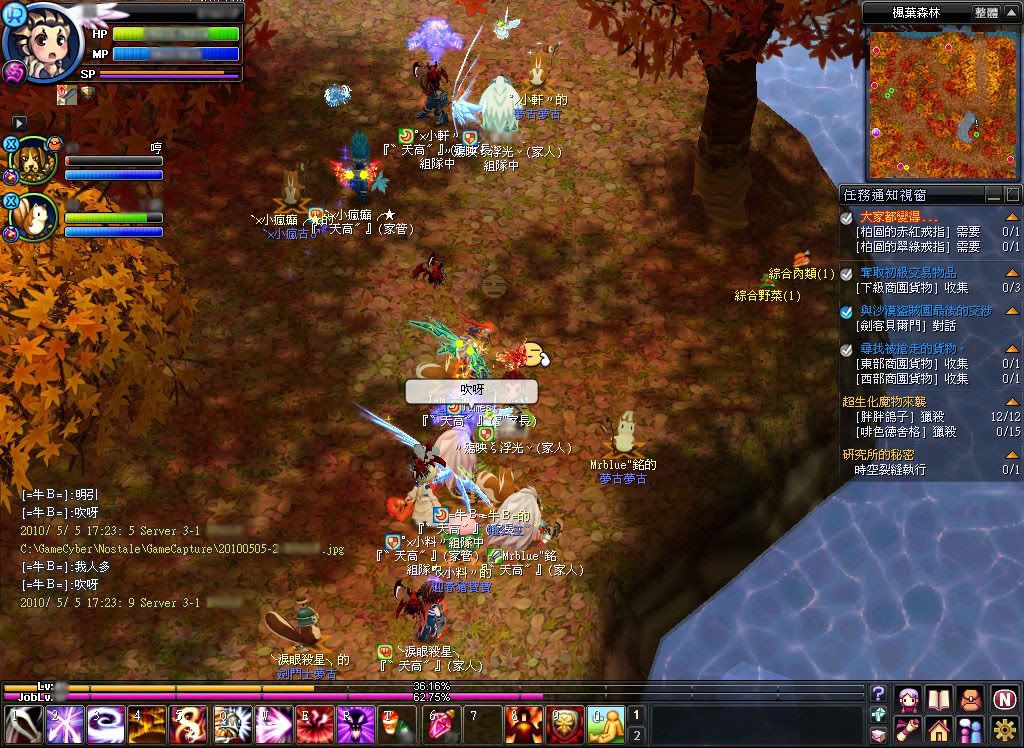Open the friends and chat icon
This screenshot has width=1024, height=748.
pyautogui.click(x=971, y=729)
